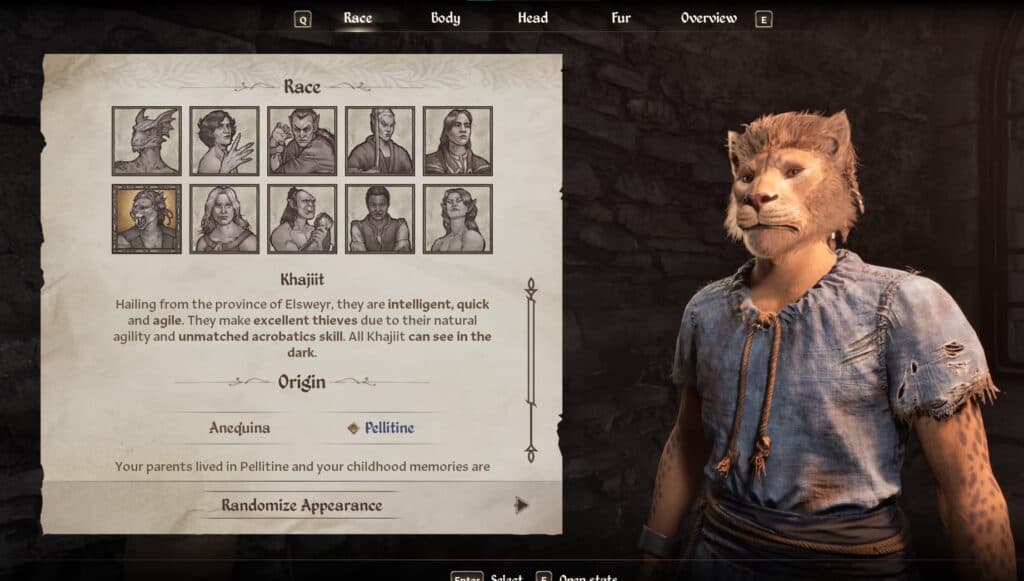Pick the Breton portrait with raised hand
The height and width of the screenshot is (581, 1024).
(225, 141)
